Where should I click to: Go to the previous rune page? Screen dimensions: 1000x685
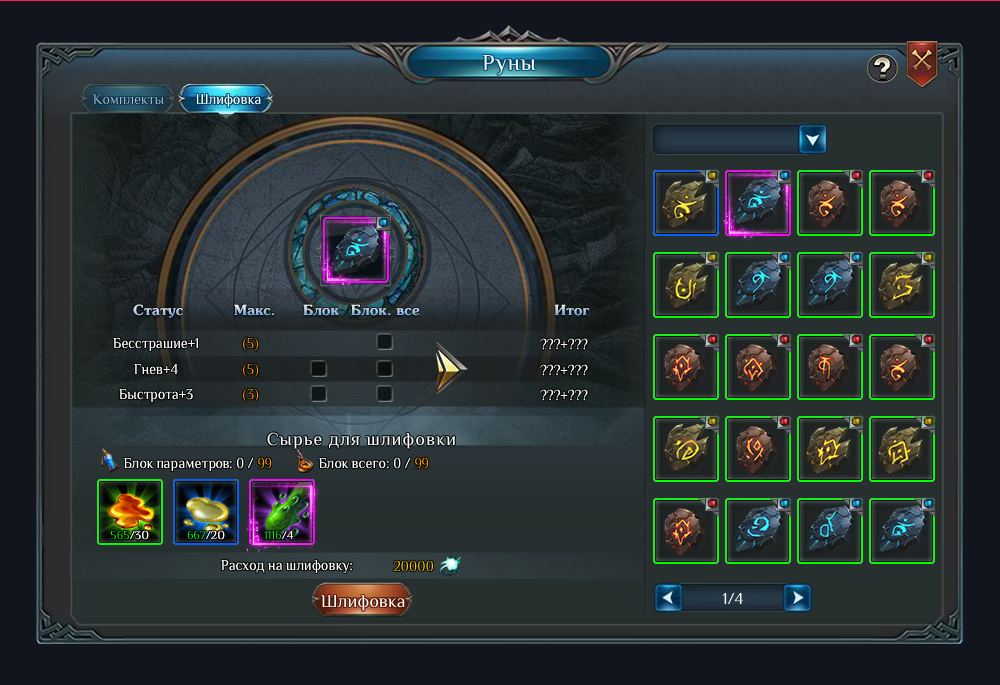click(669, 598)
